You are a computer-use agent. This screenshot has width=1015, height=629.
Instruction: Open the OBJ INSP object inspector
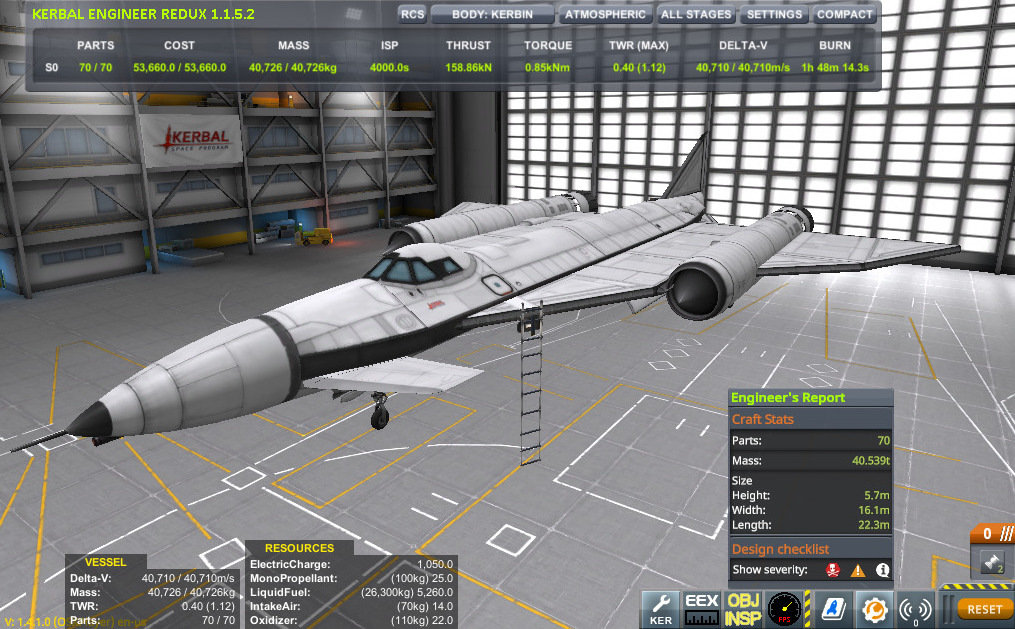click(x=743, y=606)
